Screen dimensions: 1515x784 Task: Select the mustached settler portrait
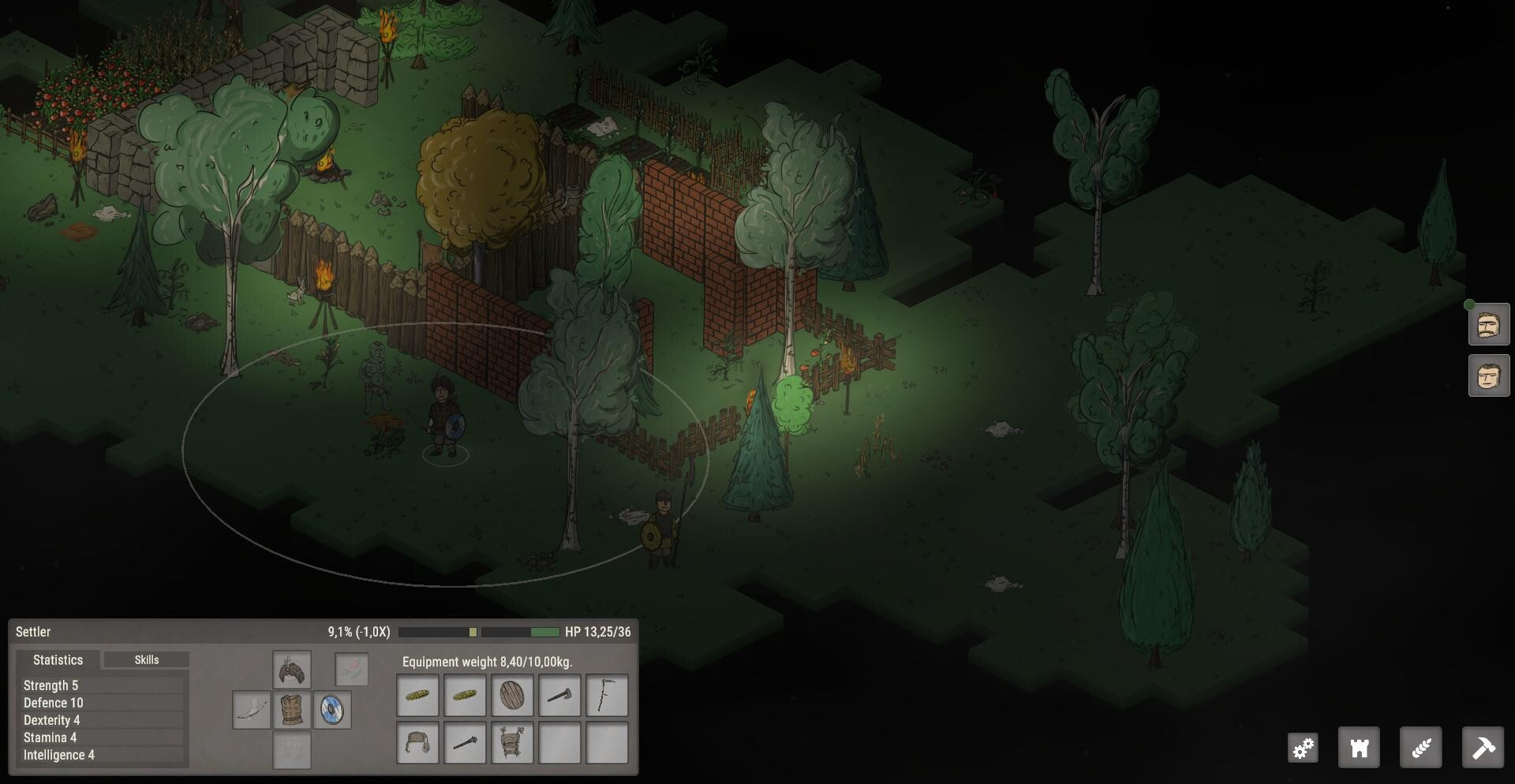[x=1489, y=325]
